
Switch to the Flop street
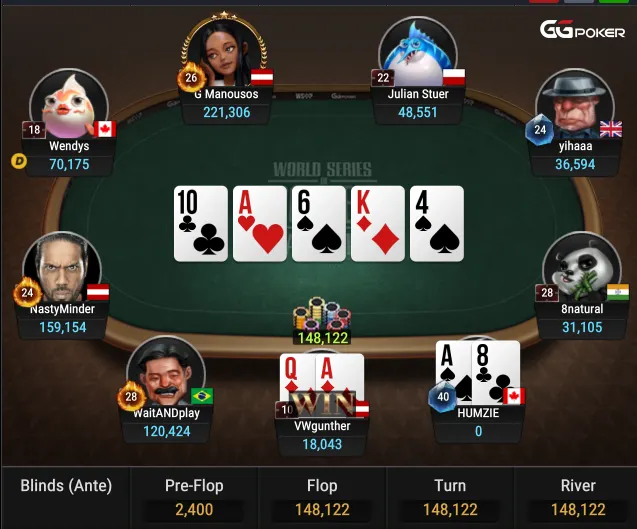322,497
